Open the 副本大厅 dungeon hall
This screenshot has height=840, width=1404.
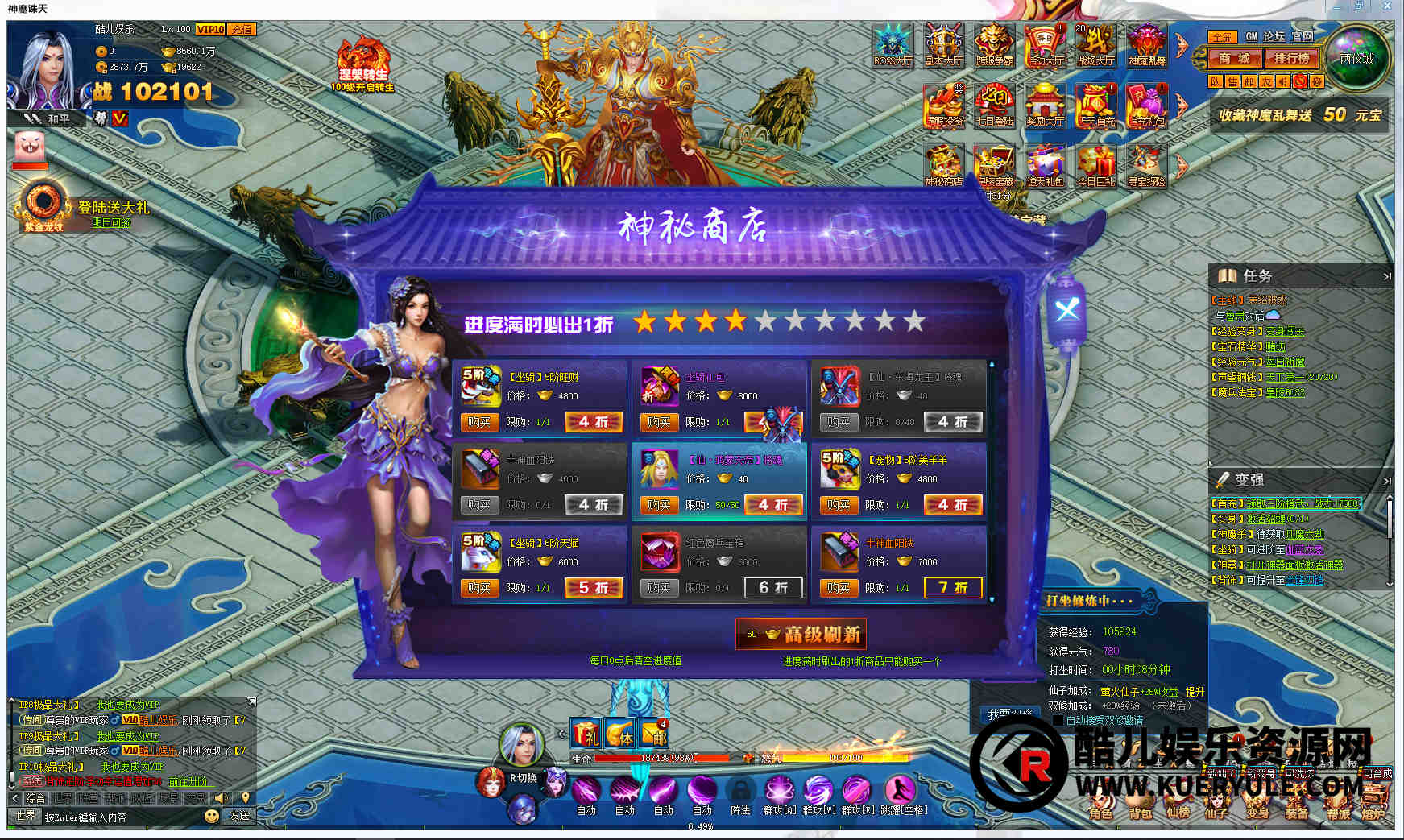pos(943,44)
